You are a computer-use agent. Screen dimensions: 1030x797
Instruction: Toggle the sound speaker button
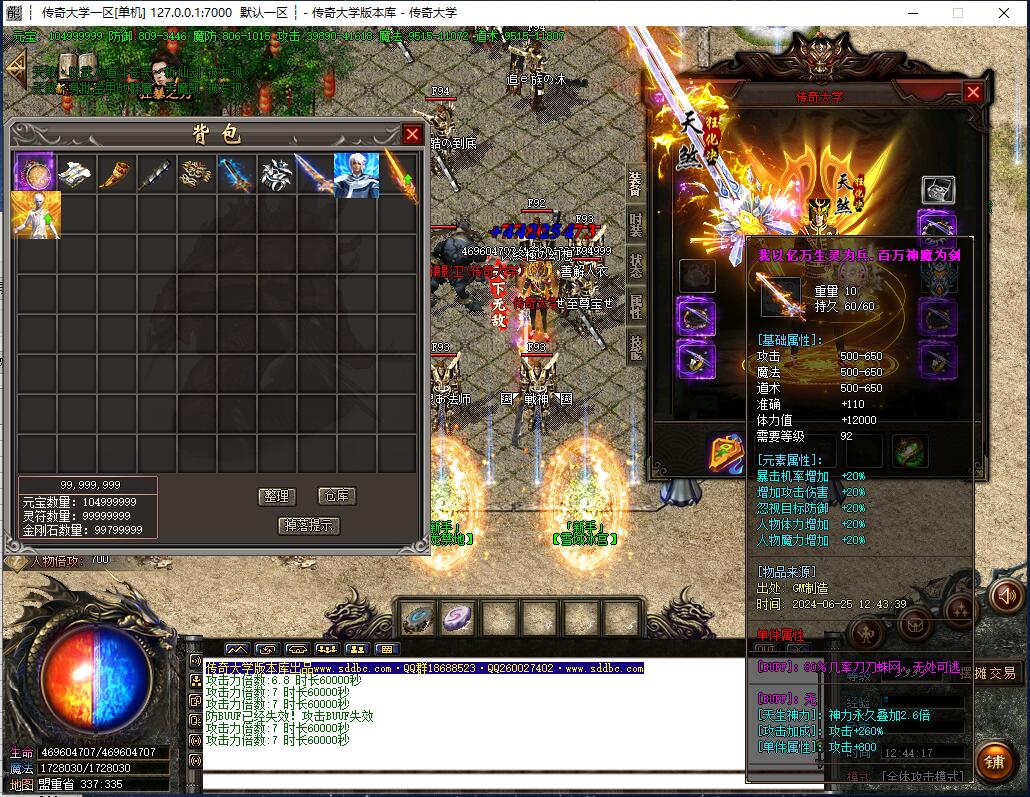(1006, 596)
